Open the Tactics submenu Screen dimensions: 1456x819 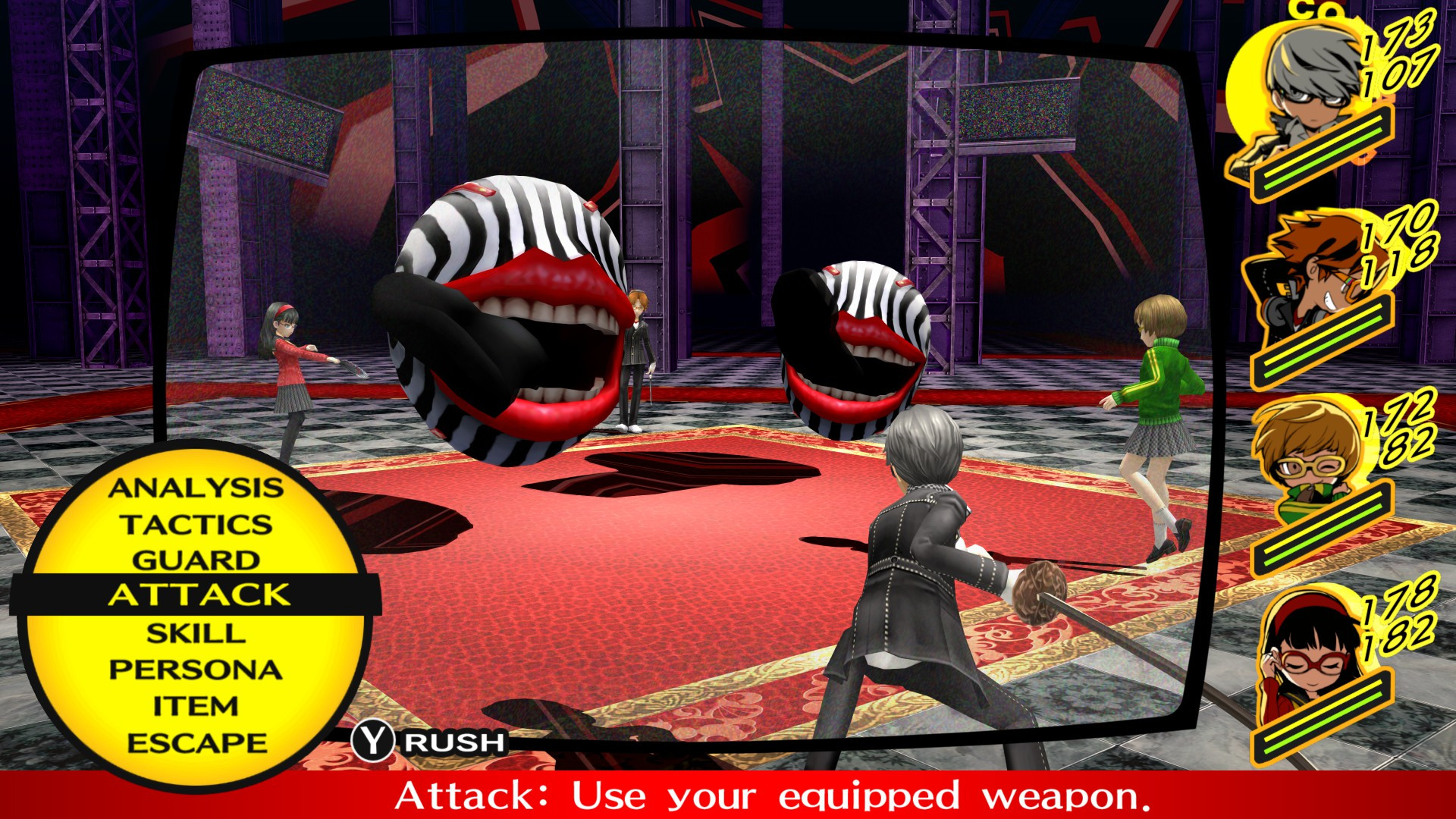(199, 525)
